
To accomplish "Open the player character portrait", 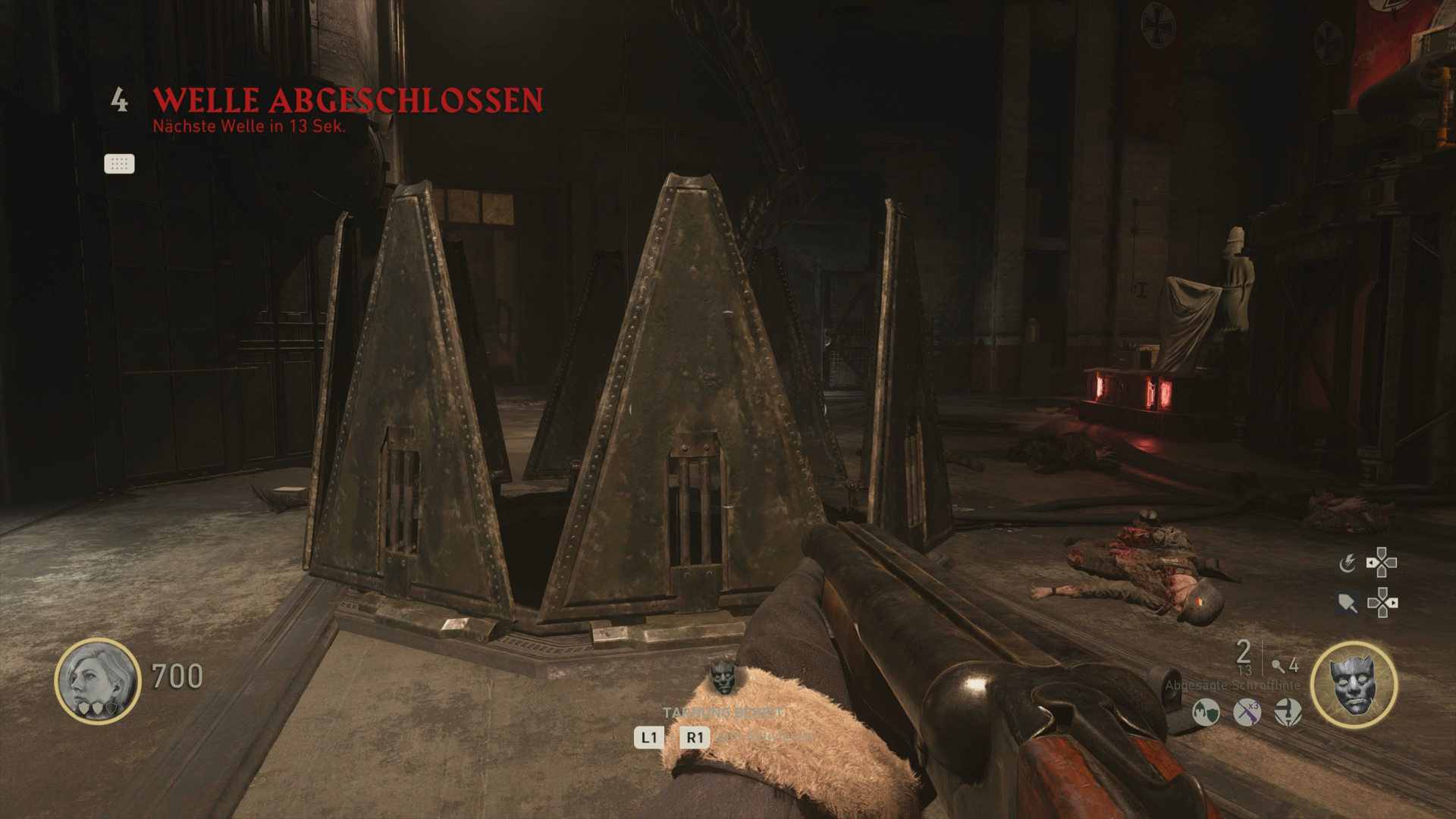I will pos(97,680).
